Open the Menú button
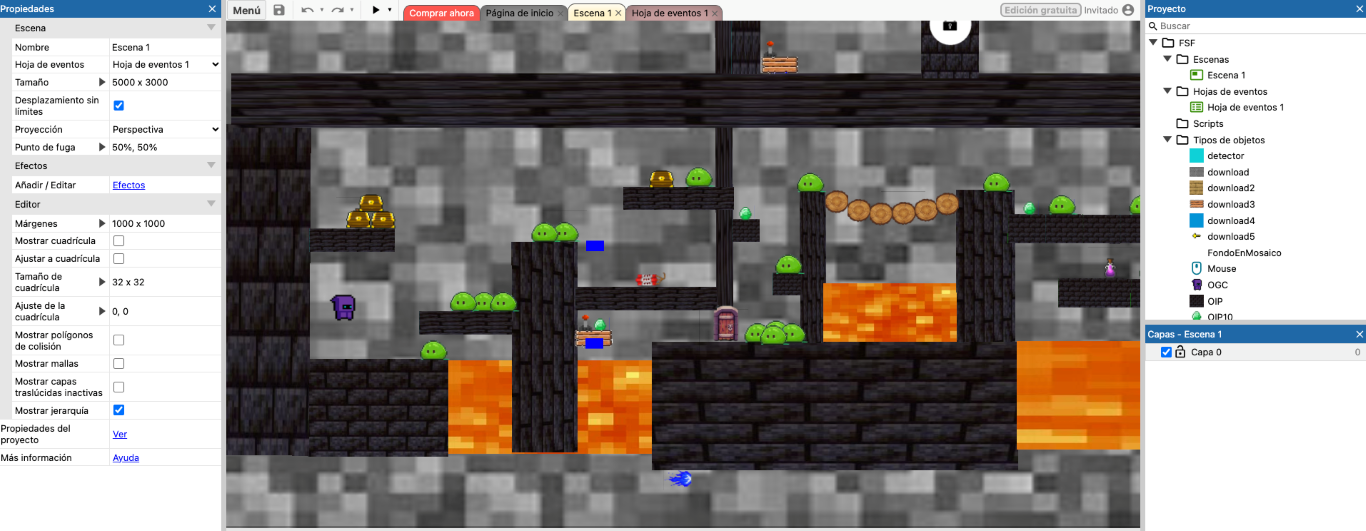Viewport: 1366px width, 531px height. point(246,10)
